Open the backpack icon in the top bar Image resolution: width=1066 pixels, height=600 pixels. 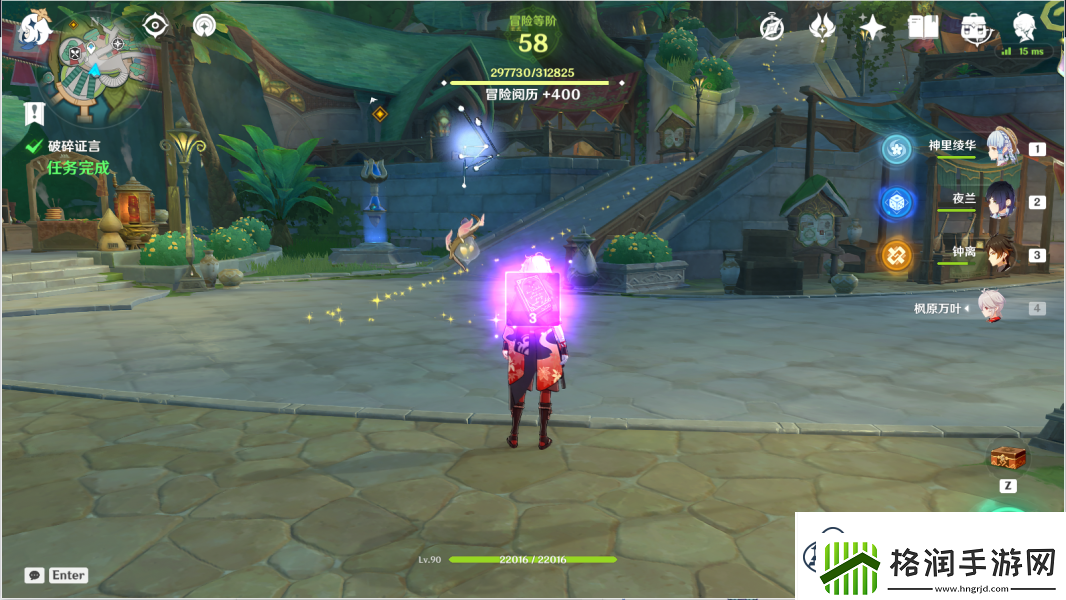click(x=973, y=28)
